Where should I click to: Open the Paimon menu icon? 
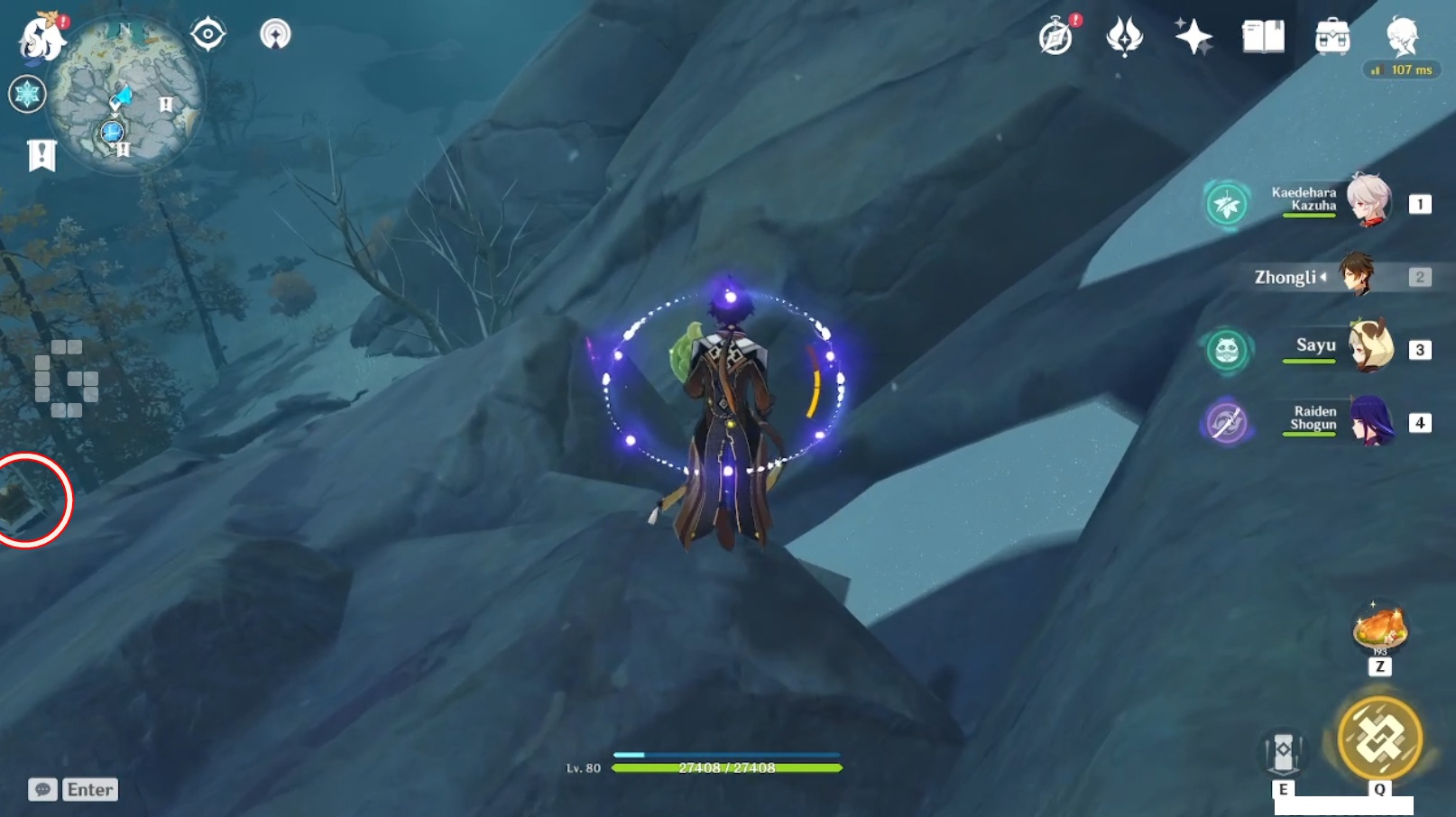pyautogui.click(x=41, y=38)
